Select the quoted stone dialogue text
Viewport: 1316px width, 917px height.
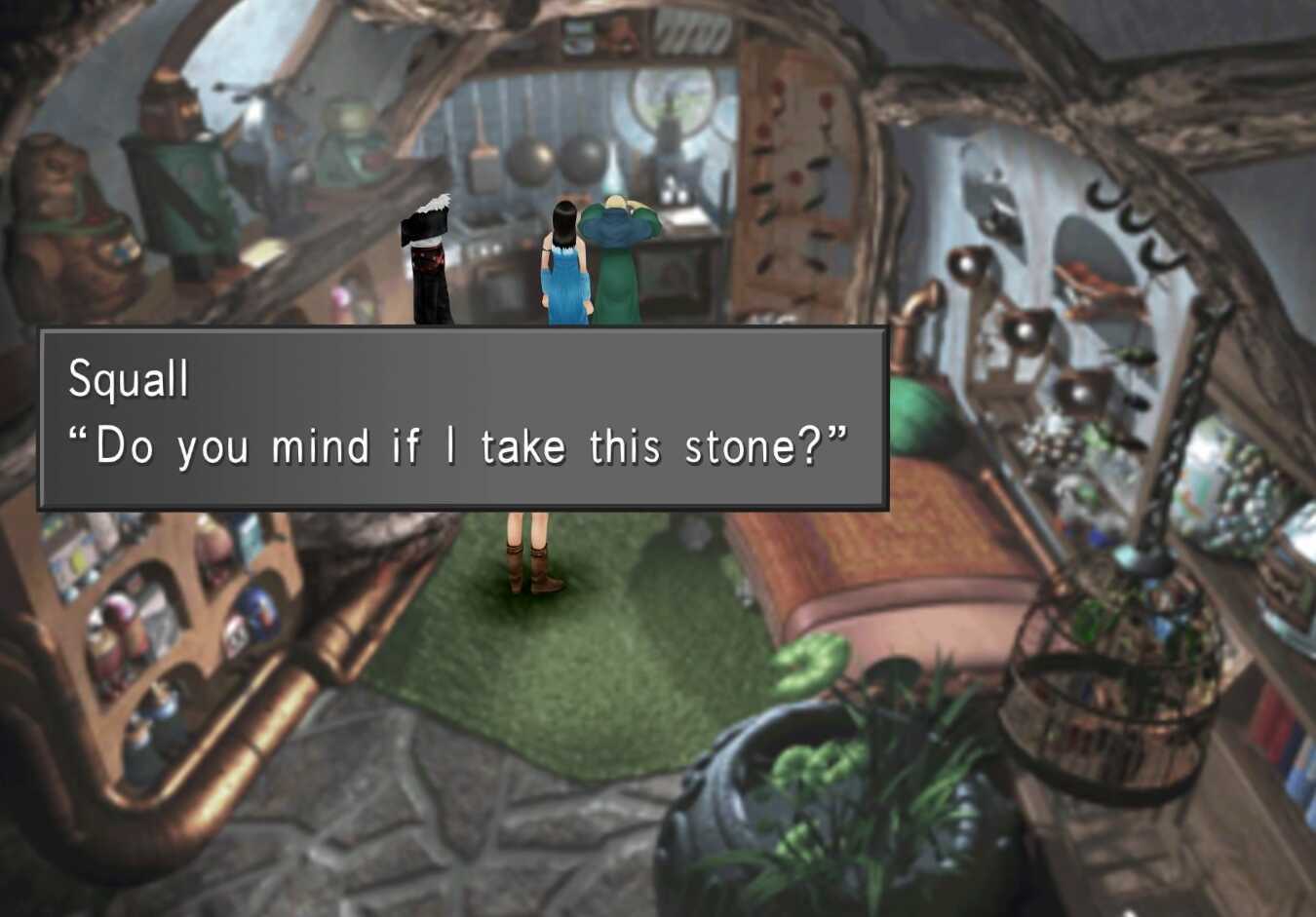click(x=458, y=445)
